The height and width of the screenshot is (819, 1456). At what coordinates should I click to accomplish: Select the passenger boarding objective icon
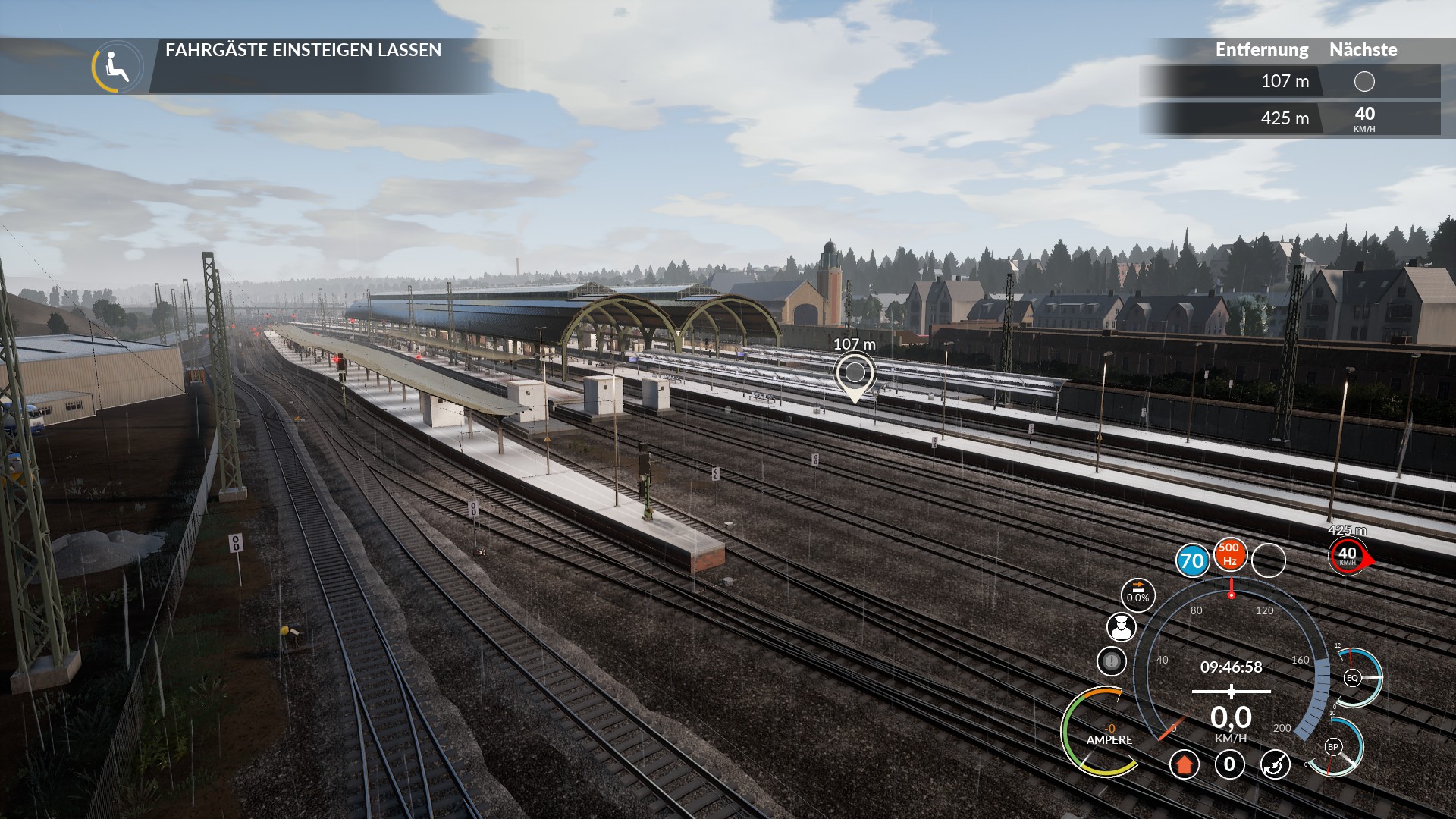(x=118, y=67)
